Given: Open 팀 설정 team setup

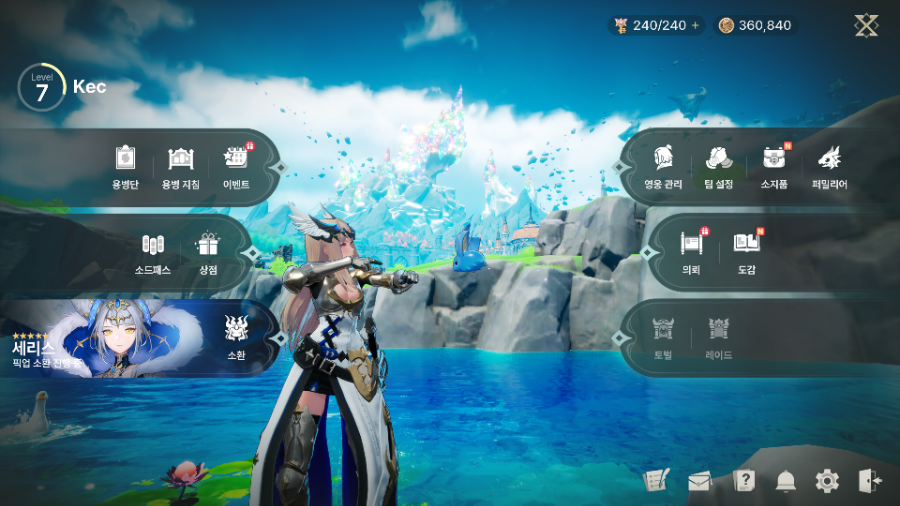Looking at the screenshot, I should [718, 166].
